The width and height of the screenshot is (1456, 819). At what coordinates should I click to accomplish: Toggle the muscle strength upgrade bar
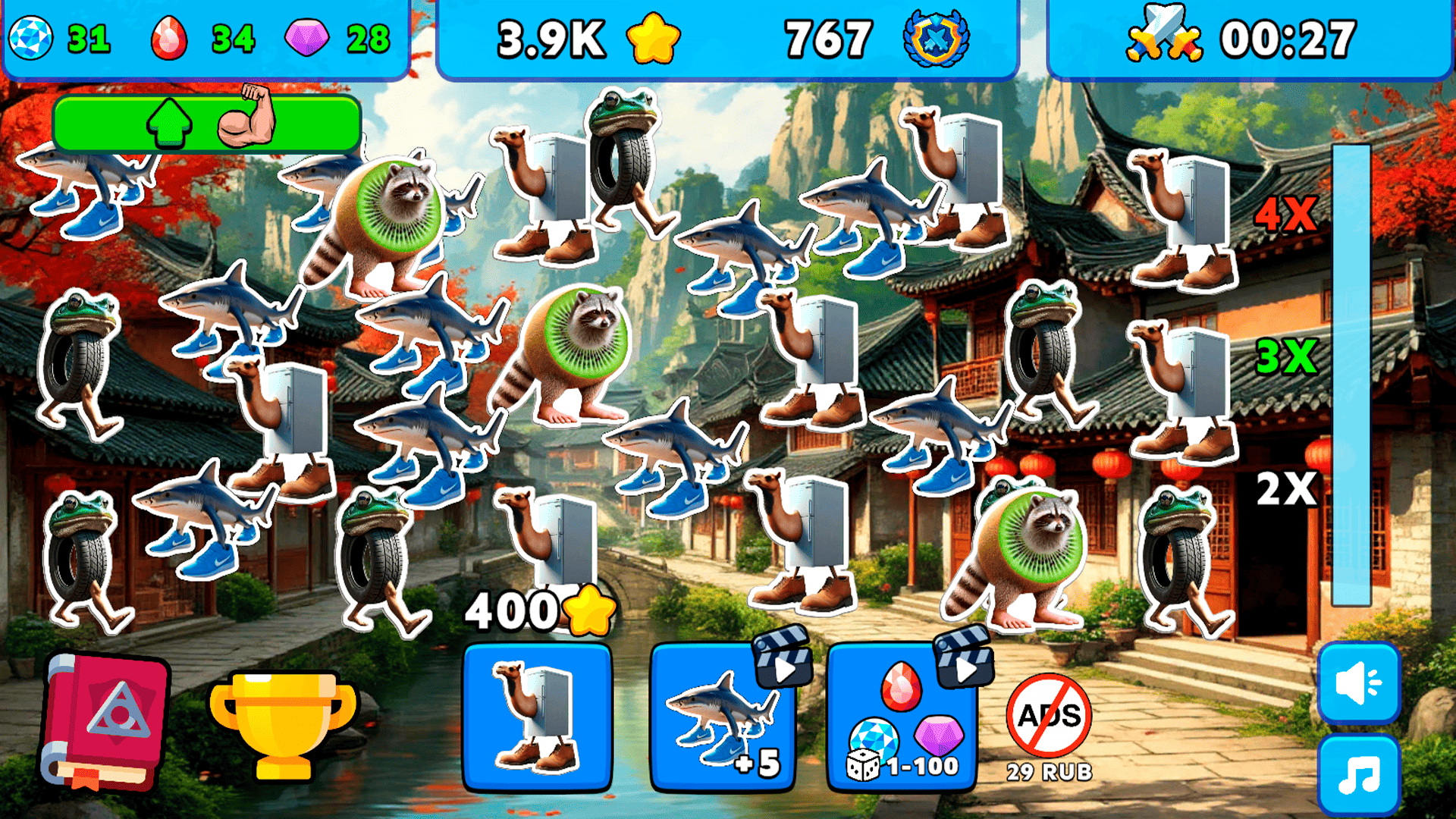pos(205,124)
